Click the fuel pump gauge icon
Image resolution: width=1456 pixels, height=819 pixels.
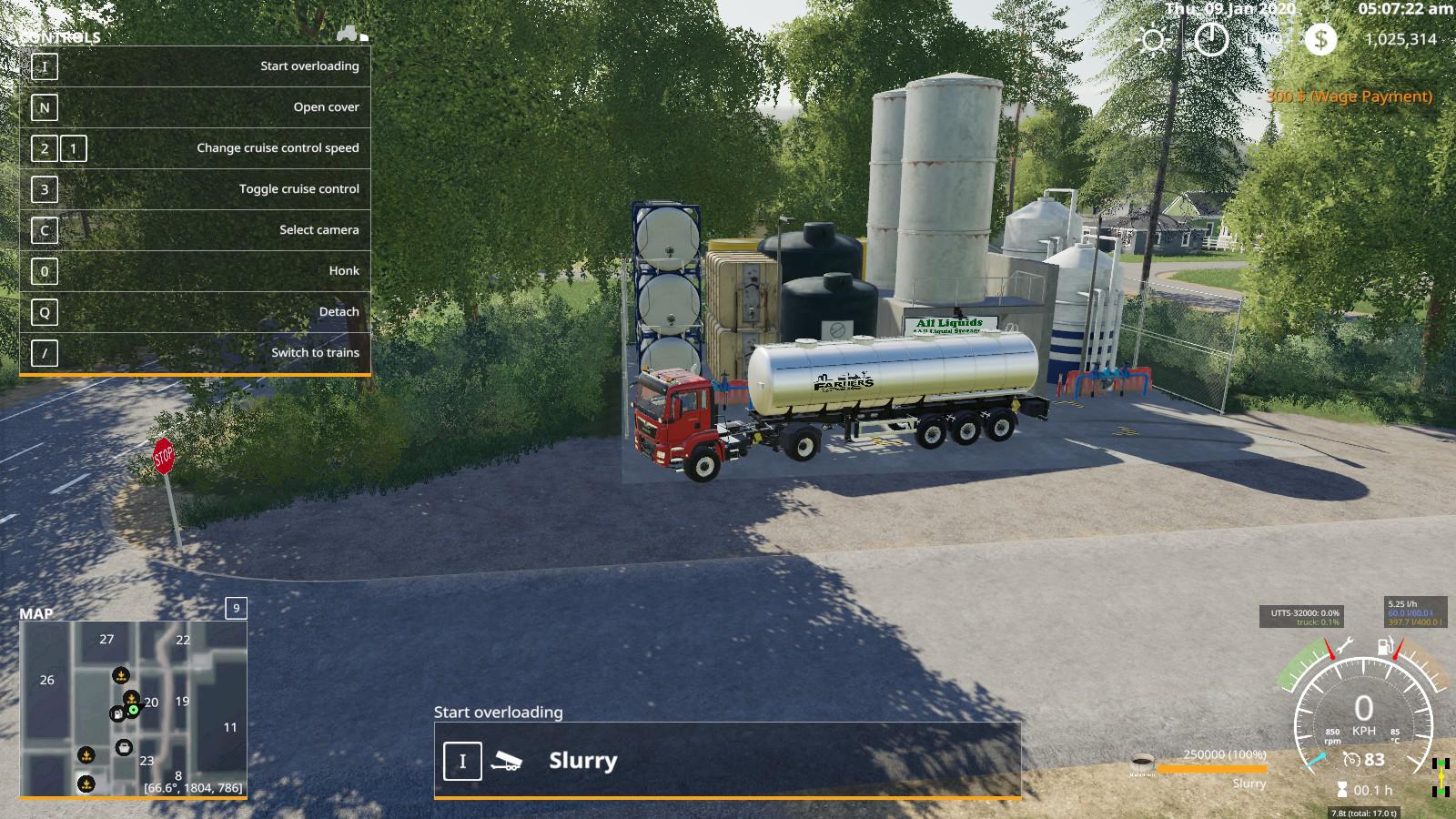[x=1385, y=648]
